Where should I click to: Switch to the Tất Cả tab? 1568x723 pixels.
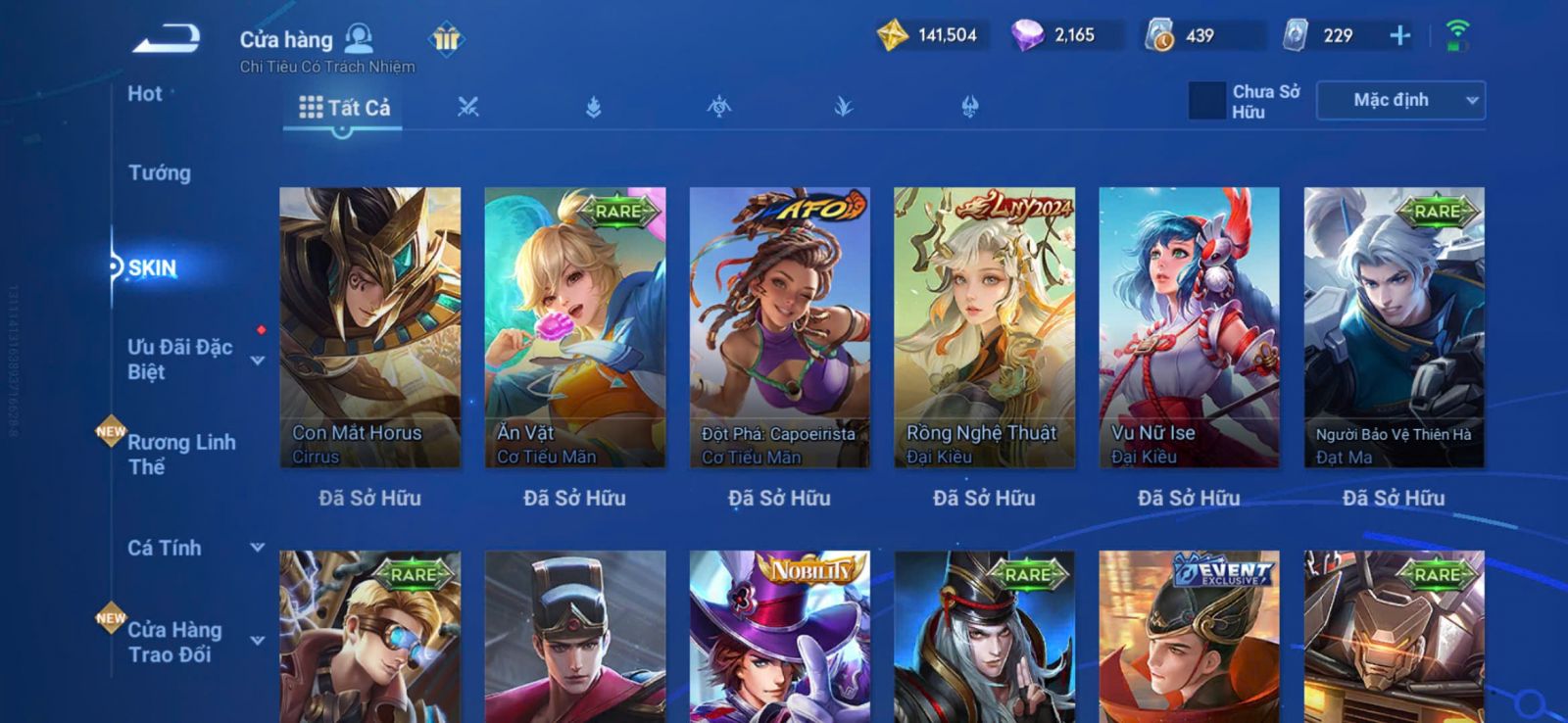[344, 108]
